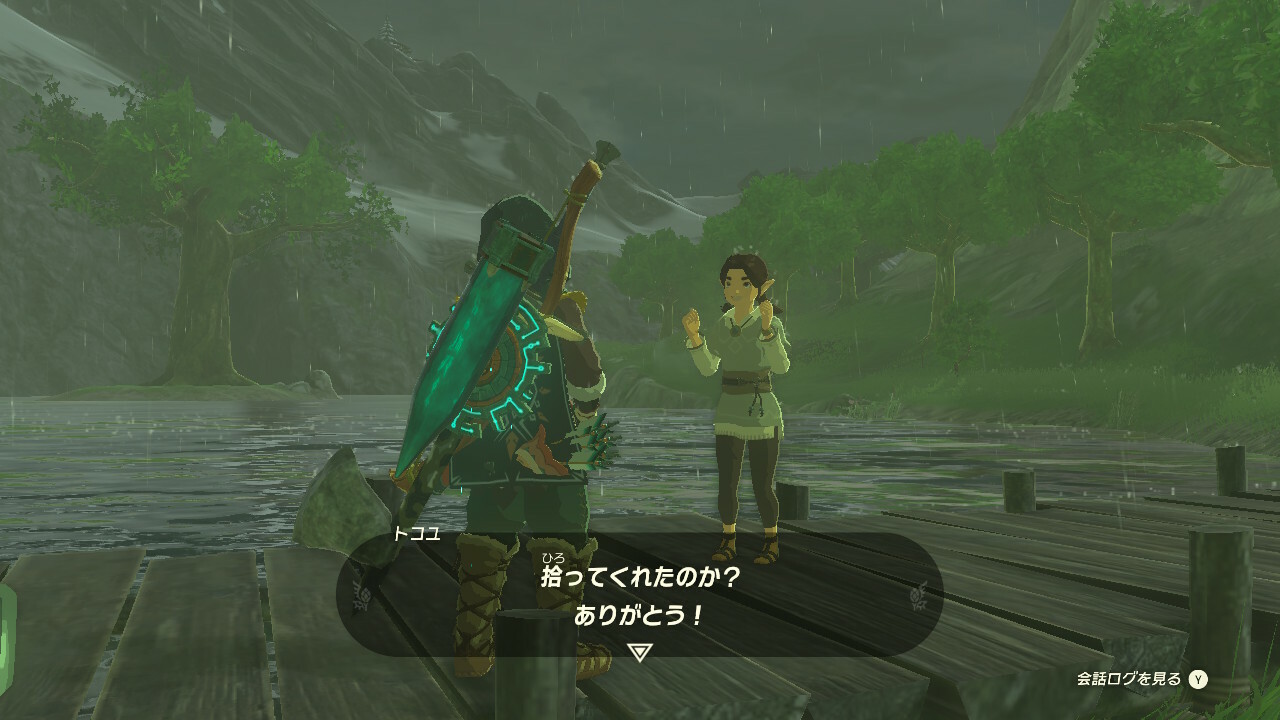Viewport: 1280px width, 720px height.
Task: Advance dialogue with the down-arrow indicator
Action: coord(640,652)
